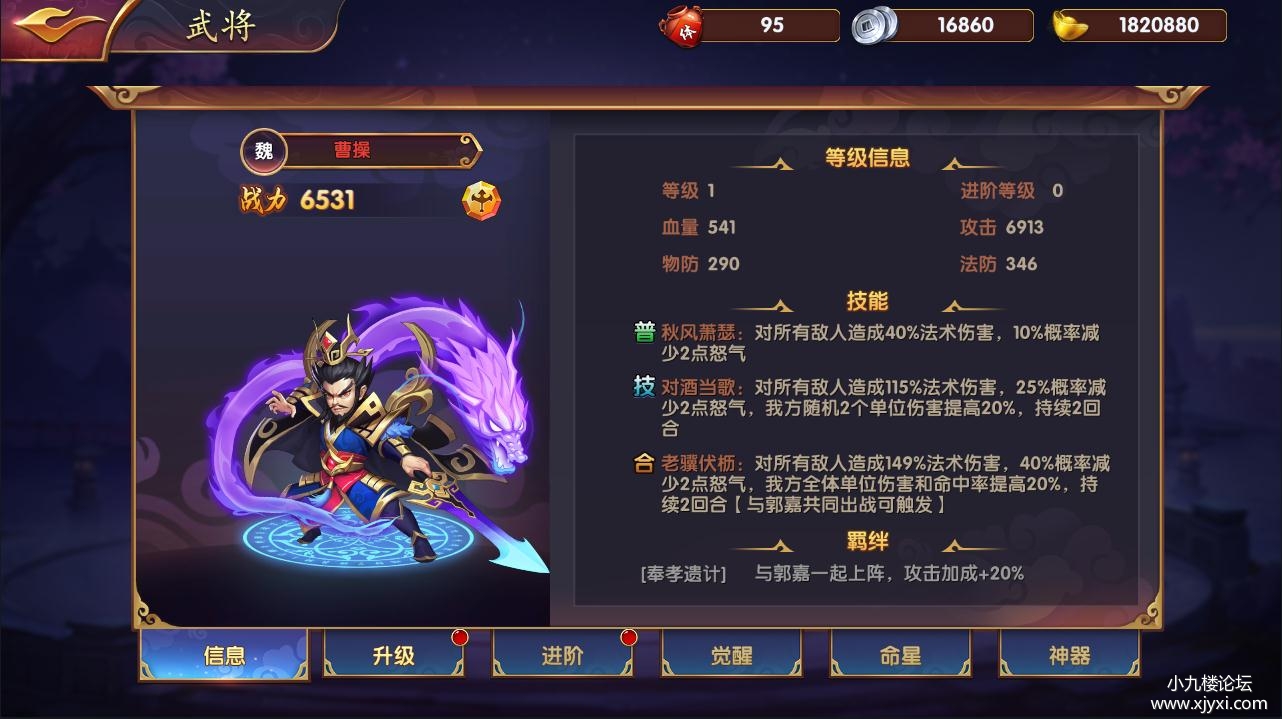
Task: Click the gold emblem beside 战力 6531
Action: (x=481, y=200)
